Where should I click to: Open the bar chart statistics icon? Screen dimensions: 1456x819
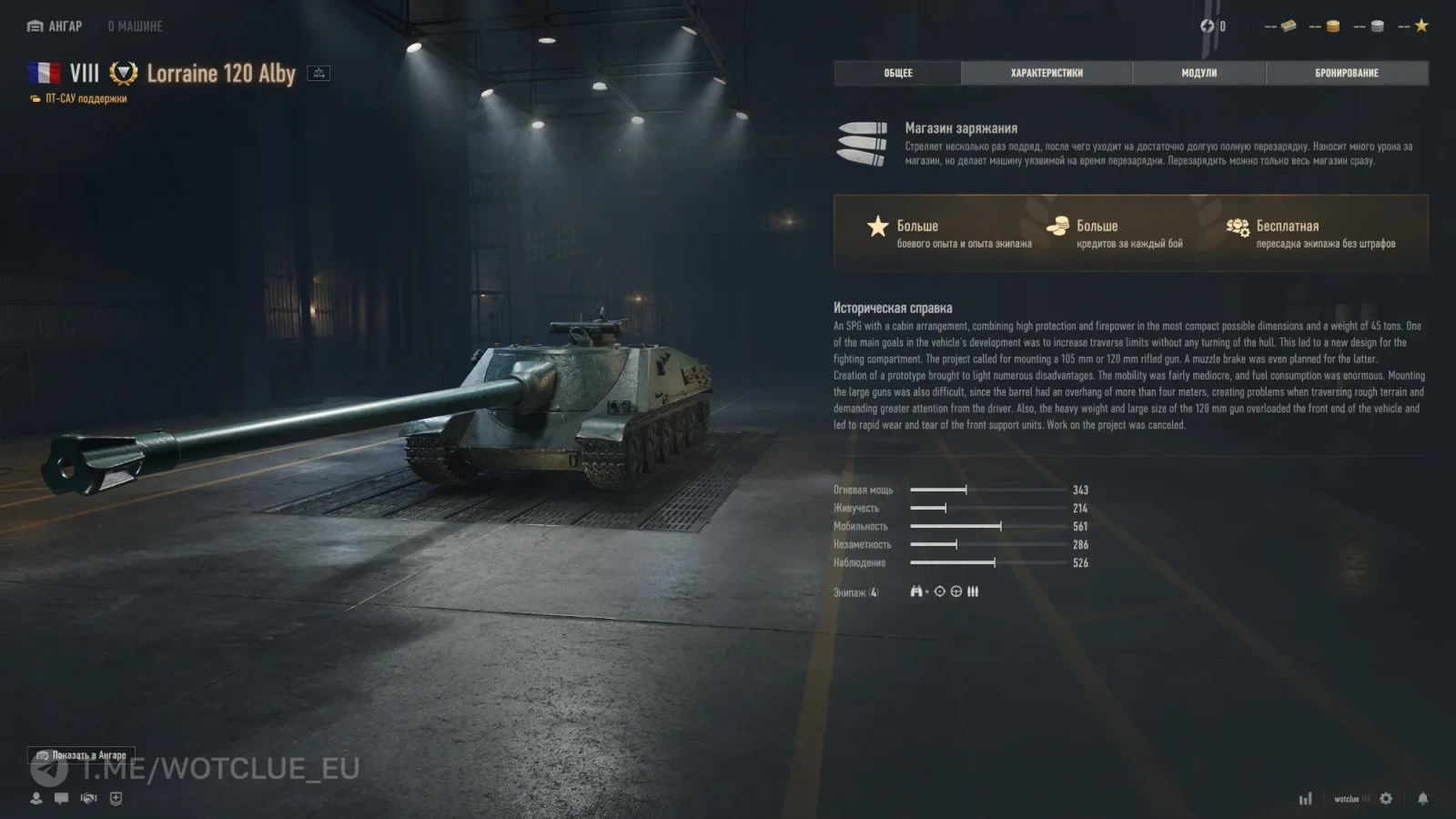(1306, 799)
